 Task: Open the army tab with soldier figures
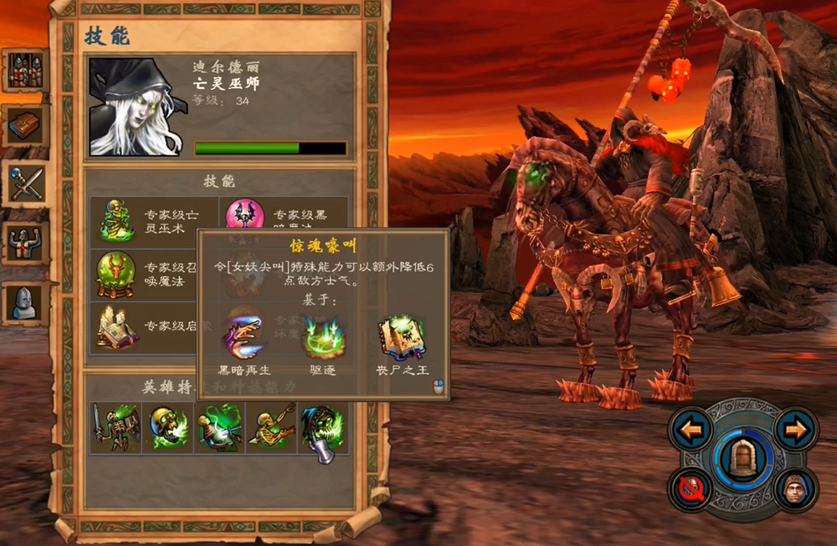point(24,70)
